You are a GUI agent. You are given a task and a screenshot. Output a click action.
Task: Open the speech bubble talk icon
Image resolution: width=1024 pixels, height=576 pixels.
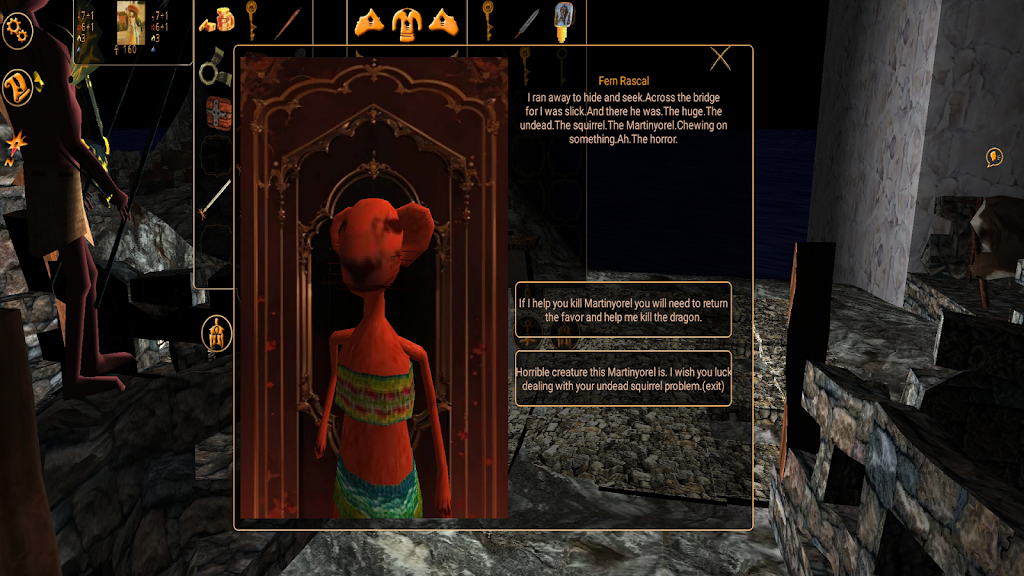click(x=994, y=157)
